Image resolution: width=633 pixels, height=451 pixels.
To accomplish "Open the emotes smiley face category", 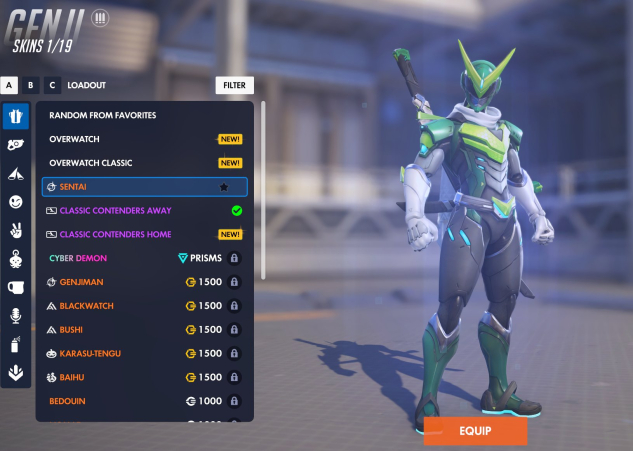I will tap(16, 202).
